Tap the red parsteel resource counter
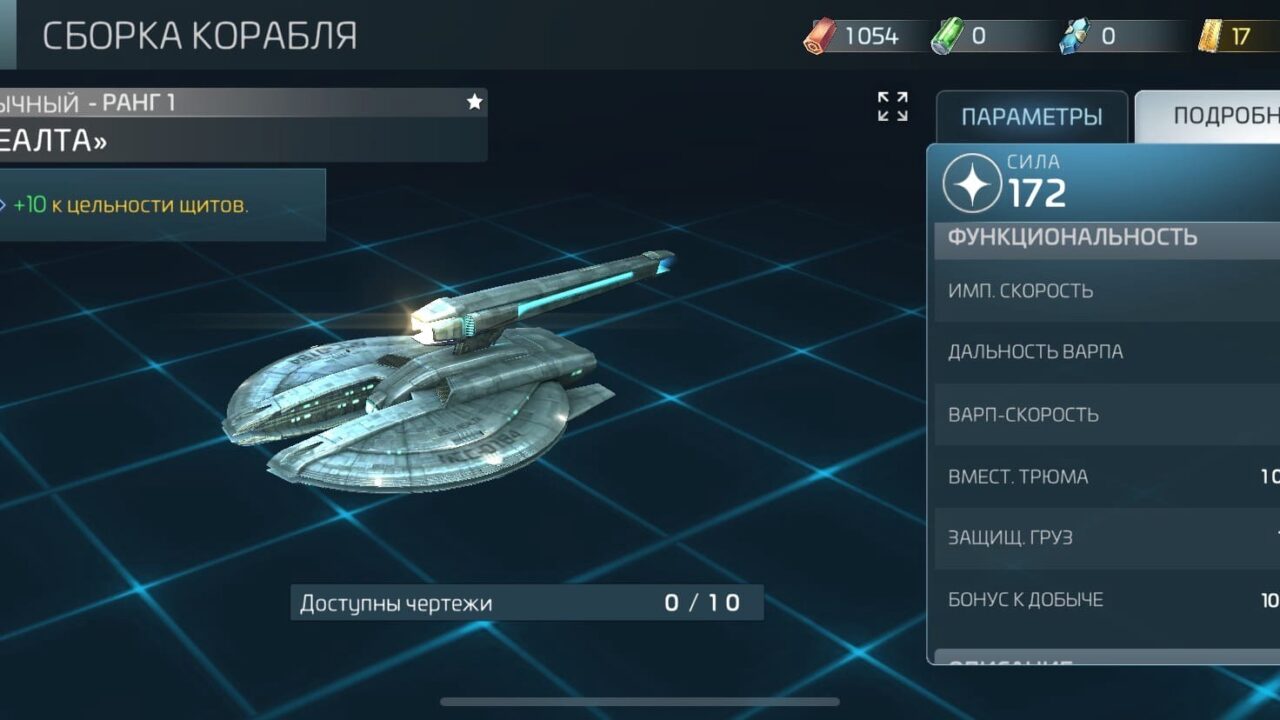Image resolution: width=1280 pixels, height=720 pixels. point(855,37)
